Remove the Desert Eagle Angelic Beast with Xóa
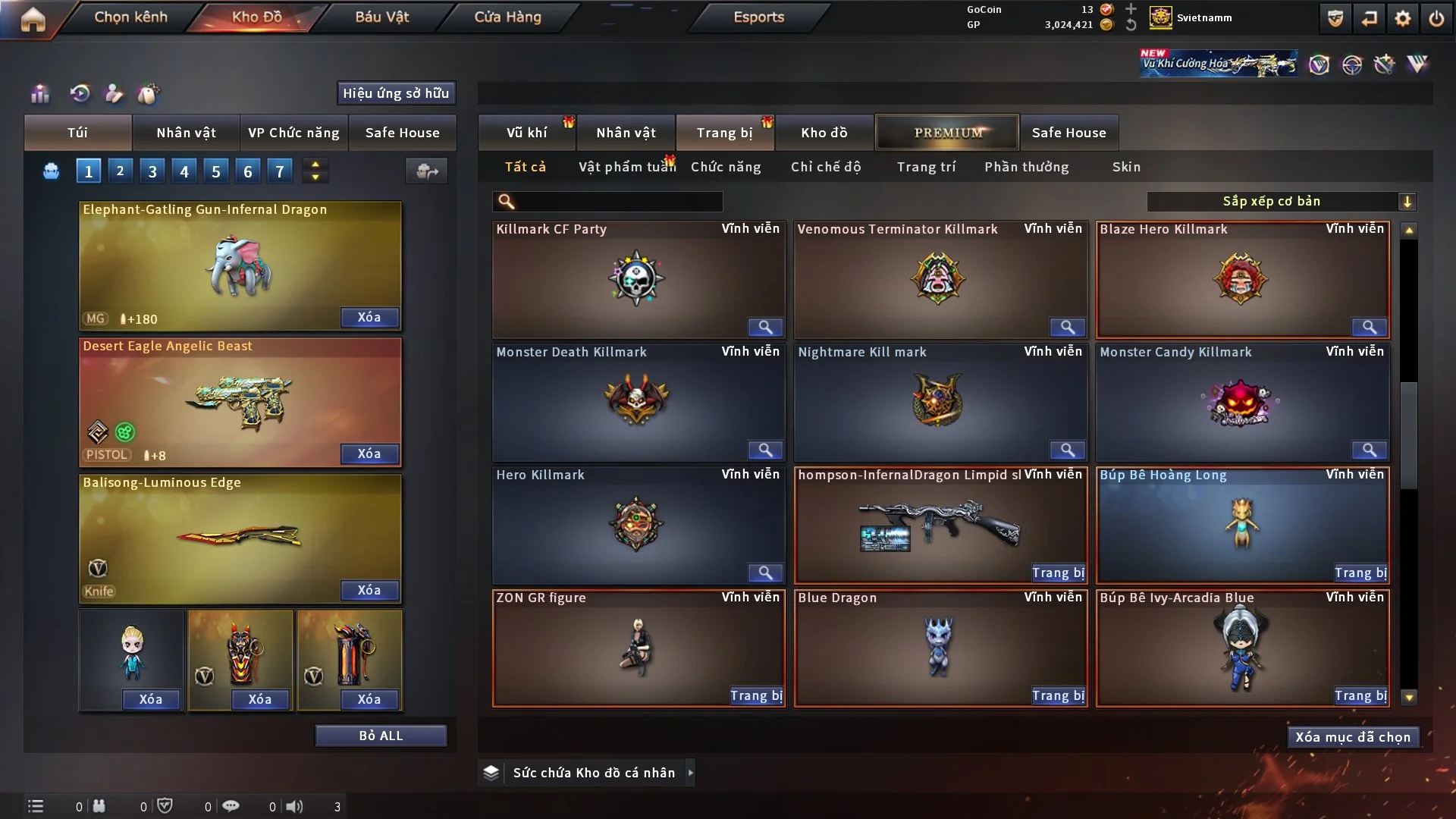This screenshot has width=1456, height=819. pos(369,453)
